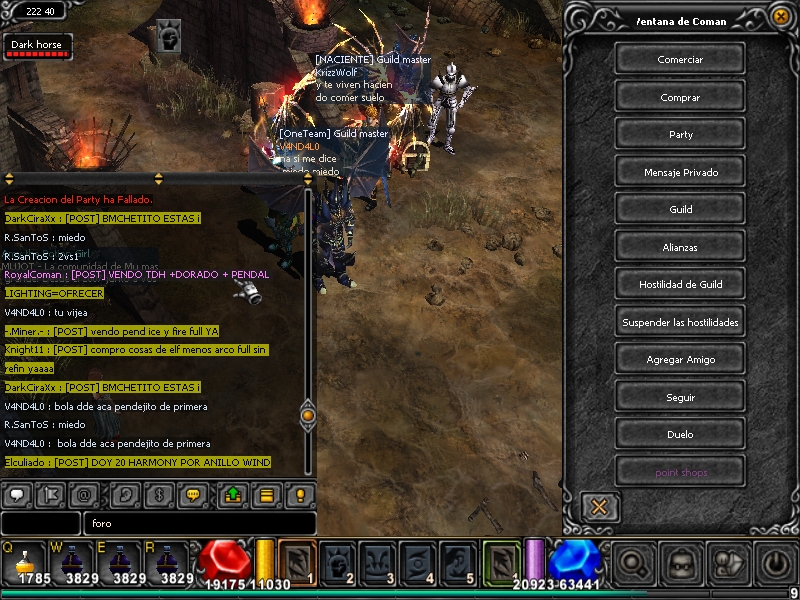Viewport: 800px width, 600px height.
Task: Open the Alianzas option
Action: tap(680, 247)
